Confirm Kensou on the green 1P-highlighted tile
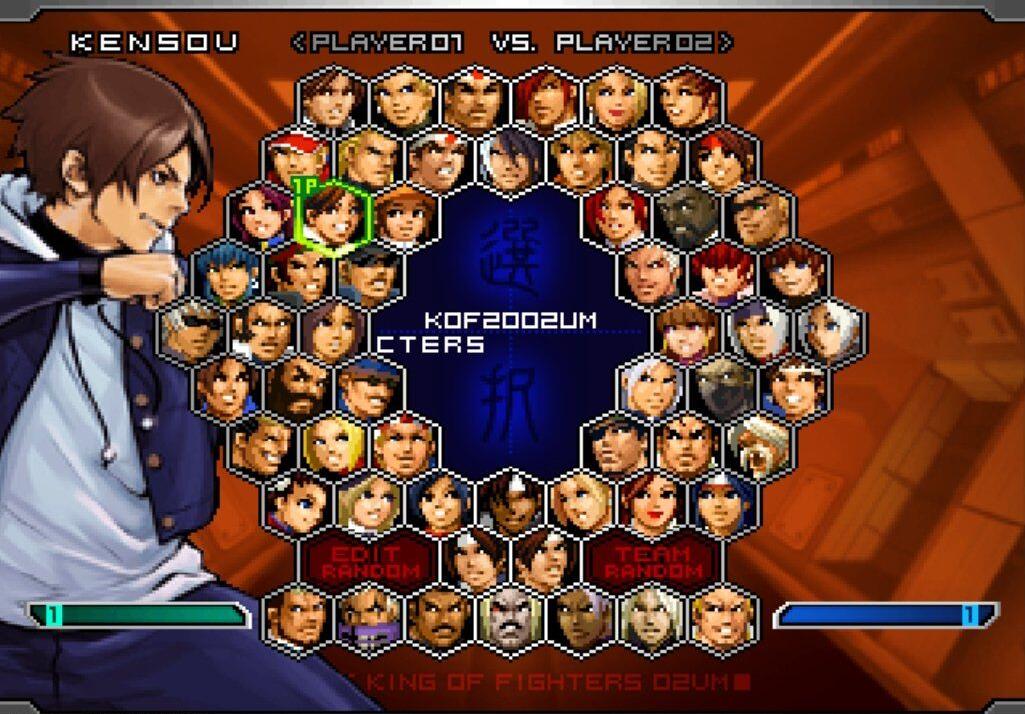The width and height of the screenshot is (1025, 714). [x=334, y=215]
